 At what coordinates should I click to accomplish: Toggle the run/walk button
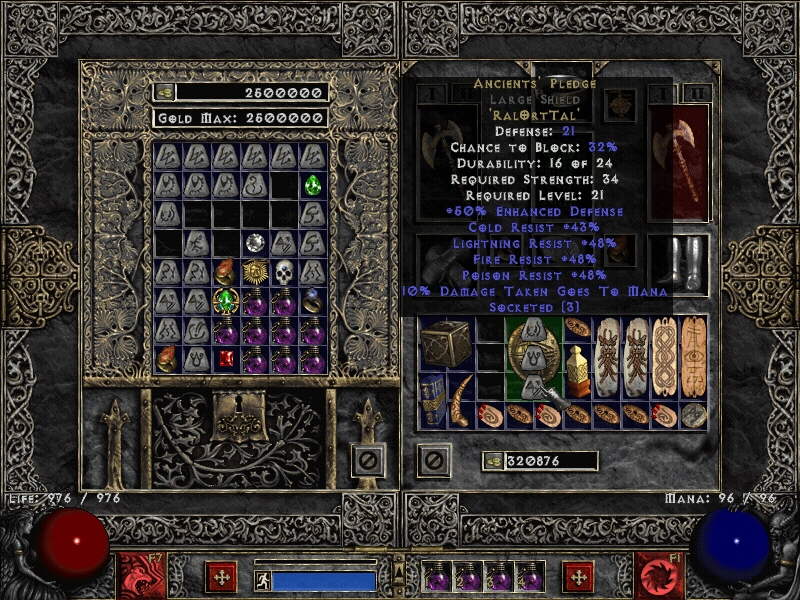click(x=262, y=580)
